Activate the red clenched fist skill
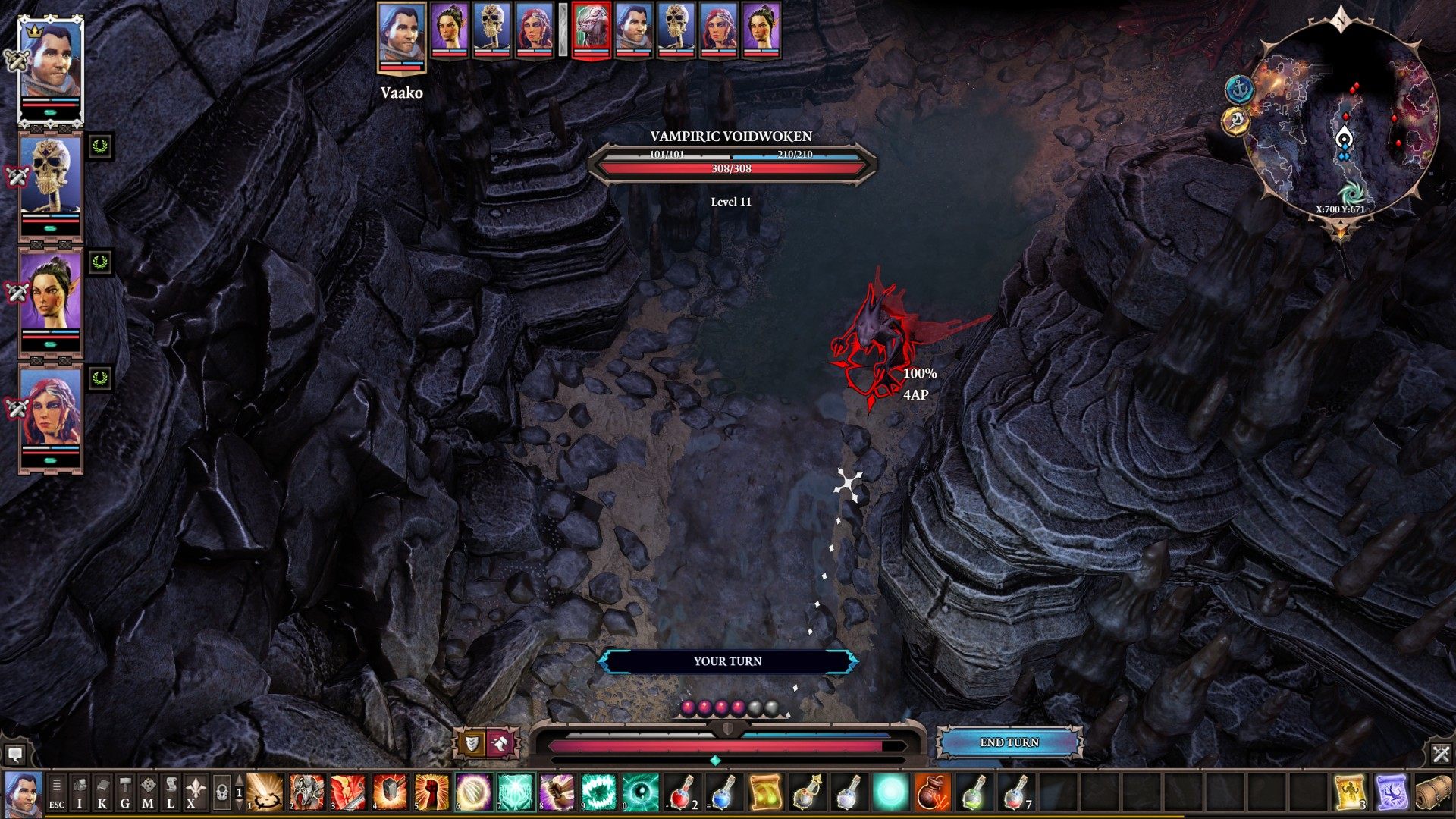This screenshot has height=819, width=1456. point(431,792)
